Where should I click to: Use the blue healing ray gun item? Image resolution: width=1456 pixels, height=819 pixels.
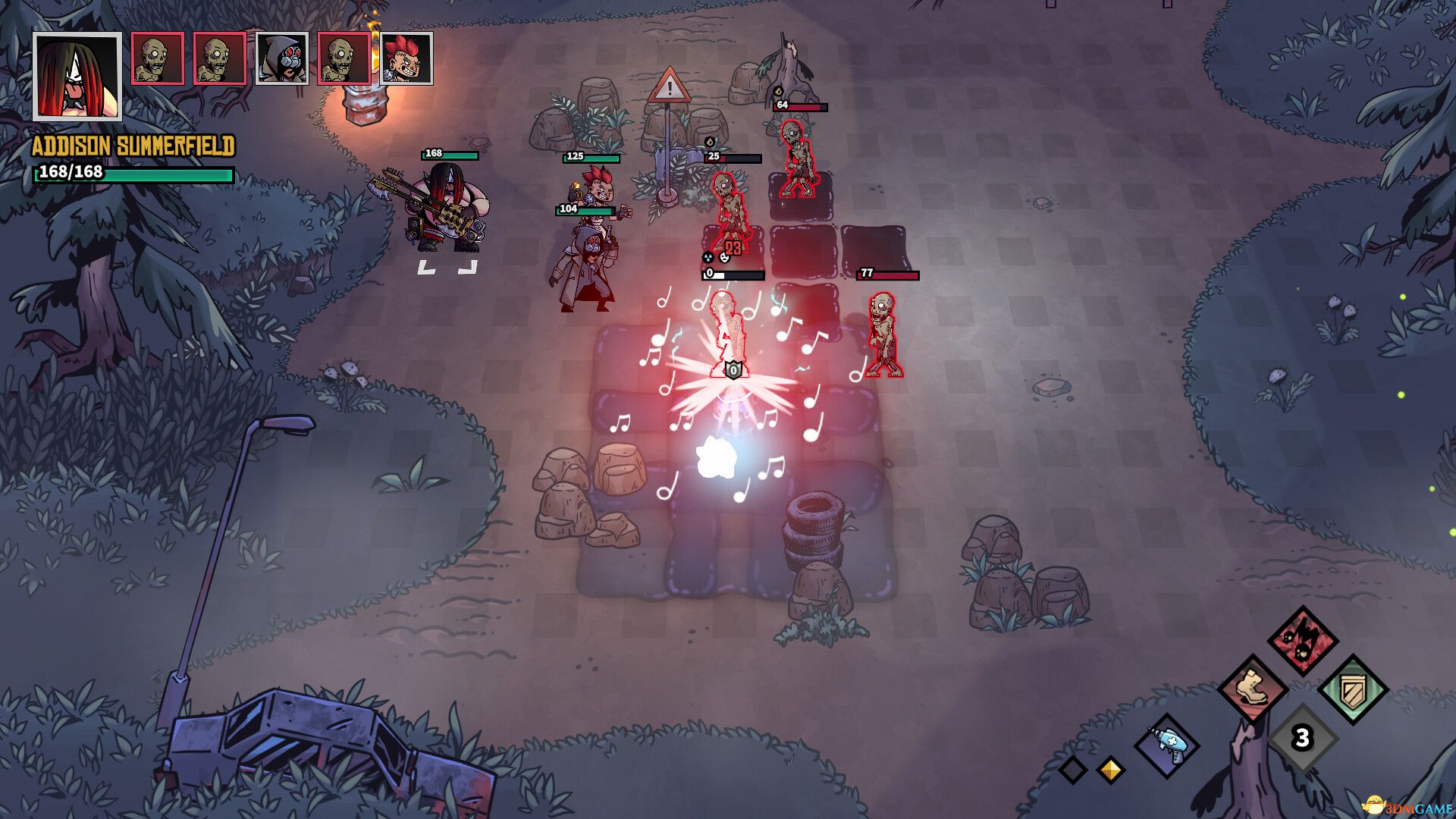1167,745
